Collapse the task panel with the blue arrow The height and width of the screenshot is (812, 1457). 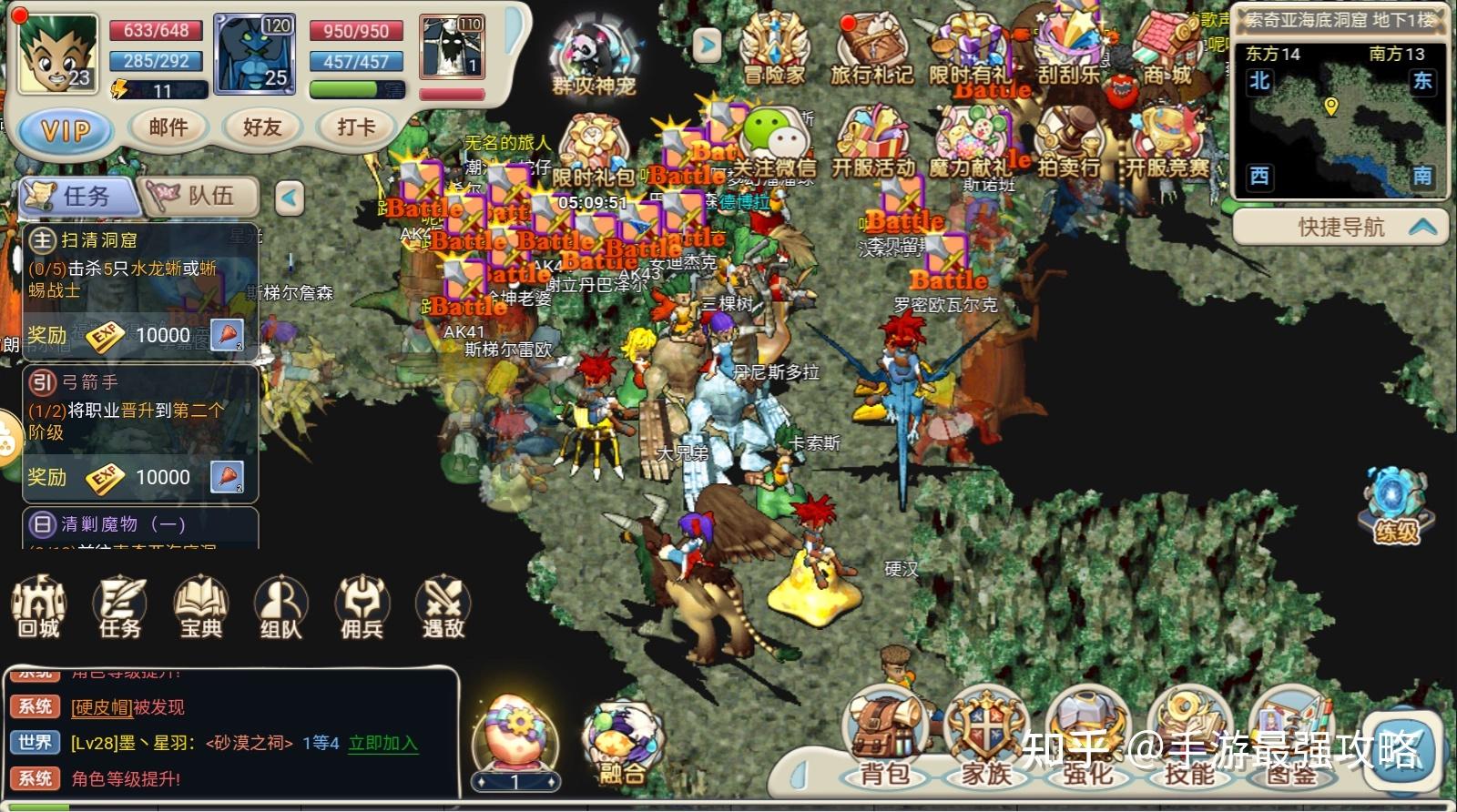[x=290, y=198]
